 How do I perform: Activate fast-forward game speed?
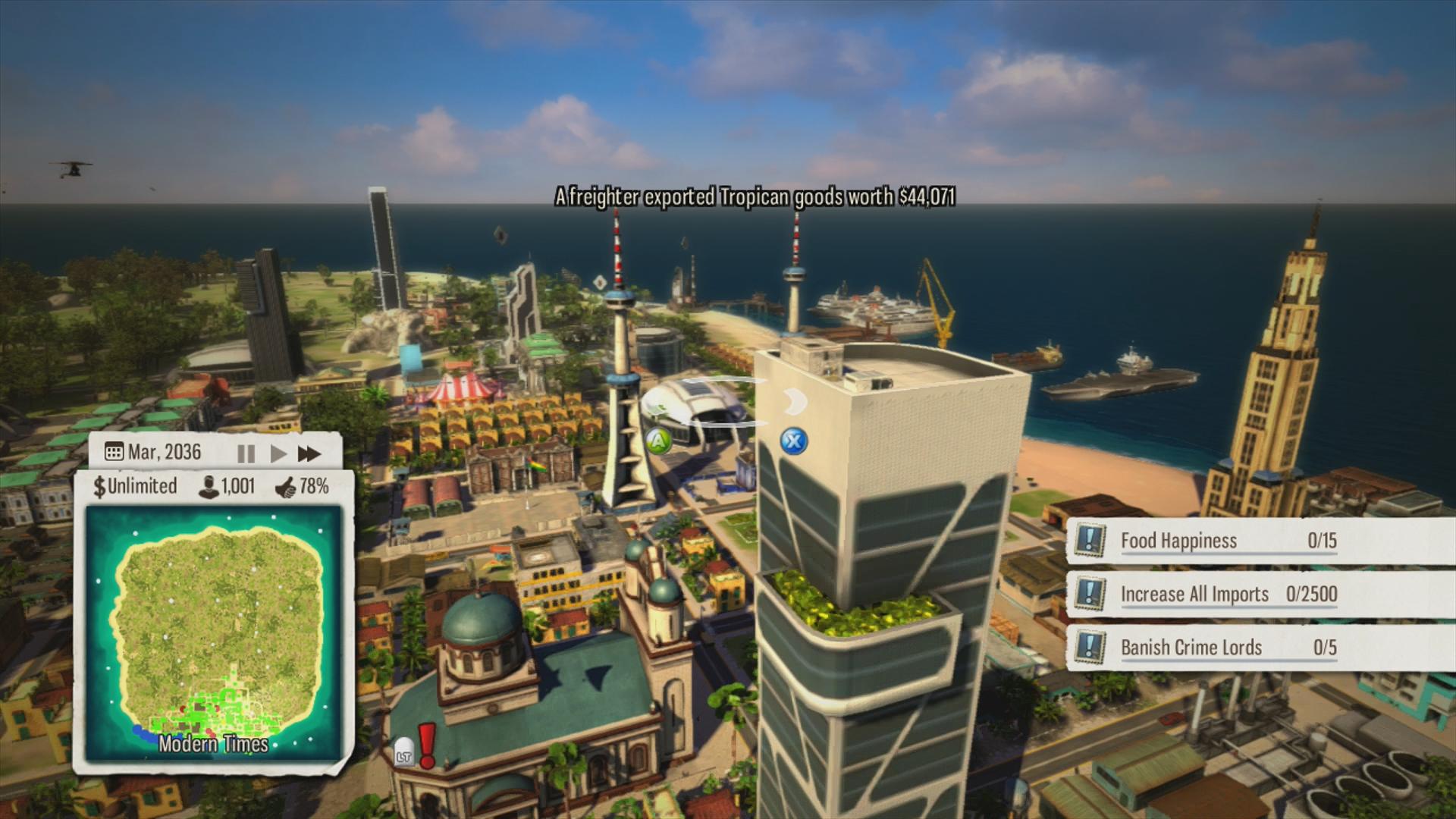point(309,453)
